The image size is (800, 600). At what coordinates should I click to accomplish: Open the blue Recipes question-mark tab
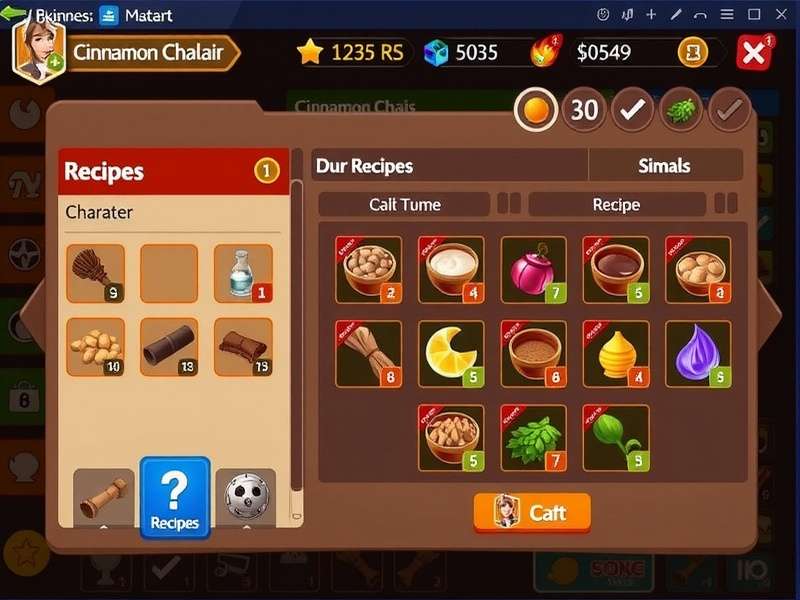[175, 498]
